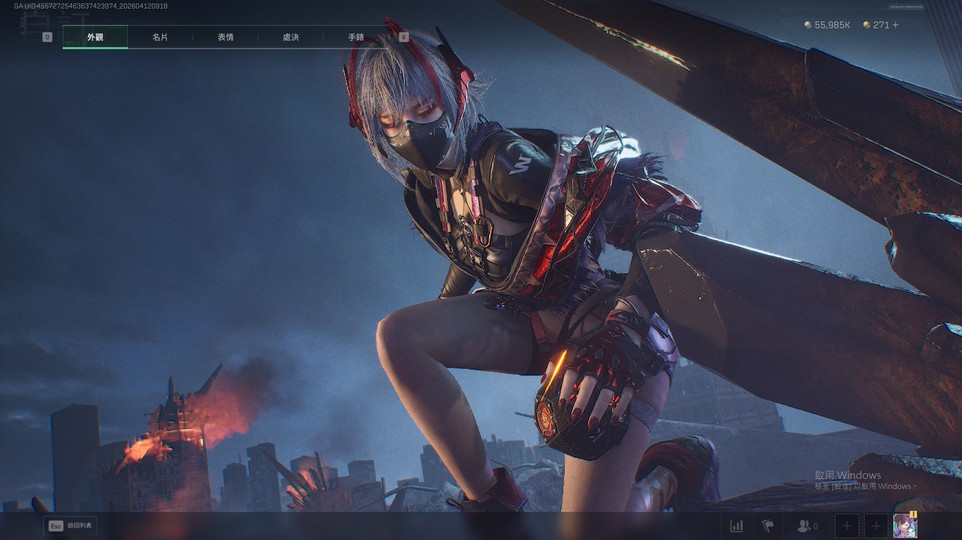Add gold currency with the plus button
962x540 pixels.
pyautogui.click(x=895, y=25)
